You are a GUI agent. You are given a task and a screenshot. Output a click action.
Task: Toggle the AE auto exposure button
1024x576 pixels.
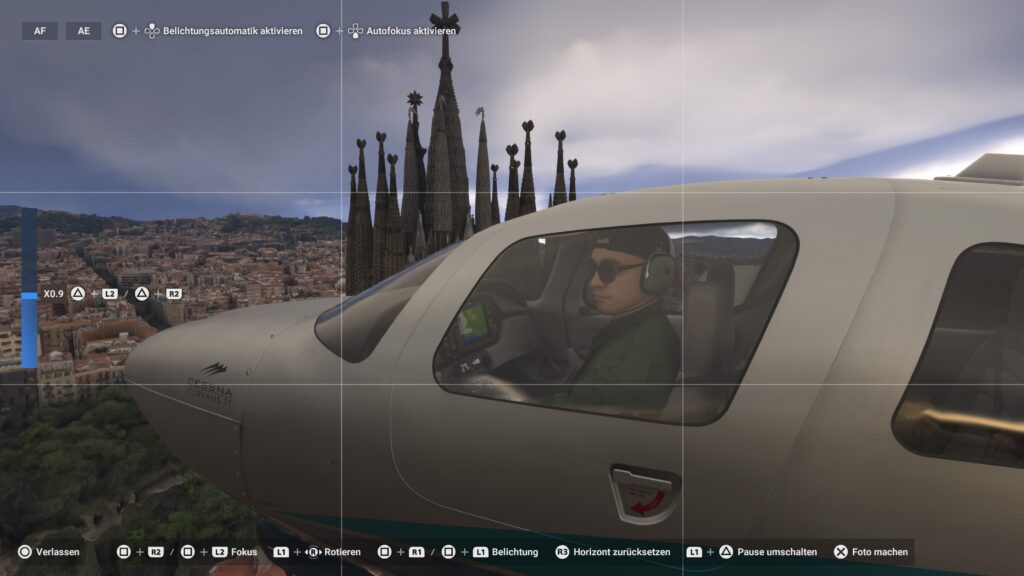click(x=84, y=31)
